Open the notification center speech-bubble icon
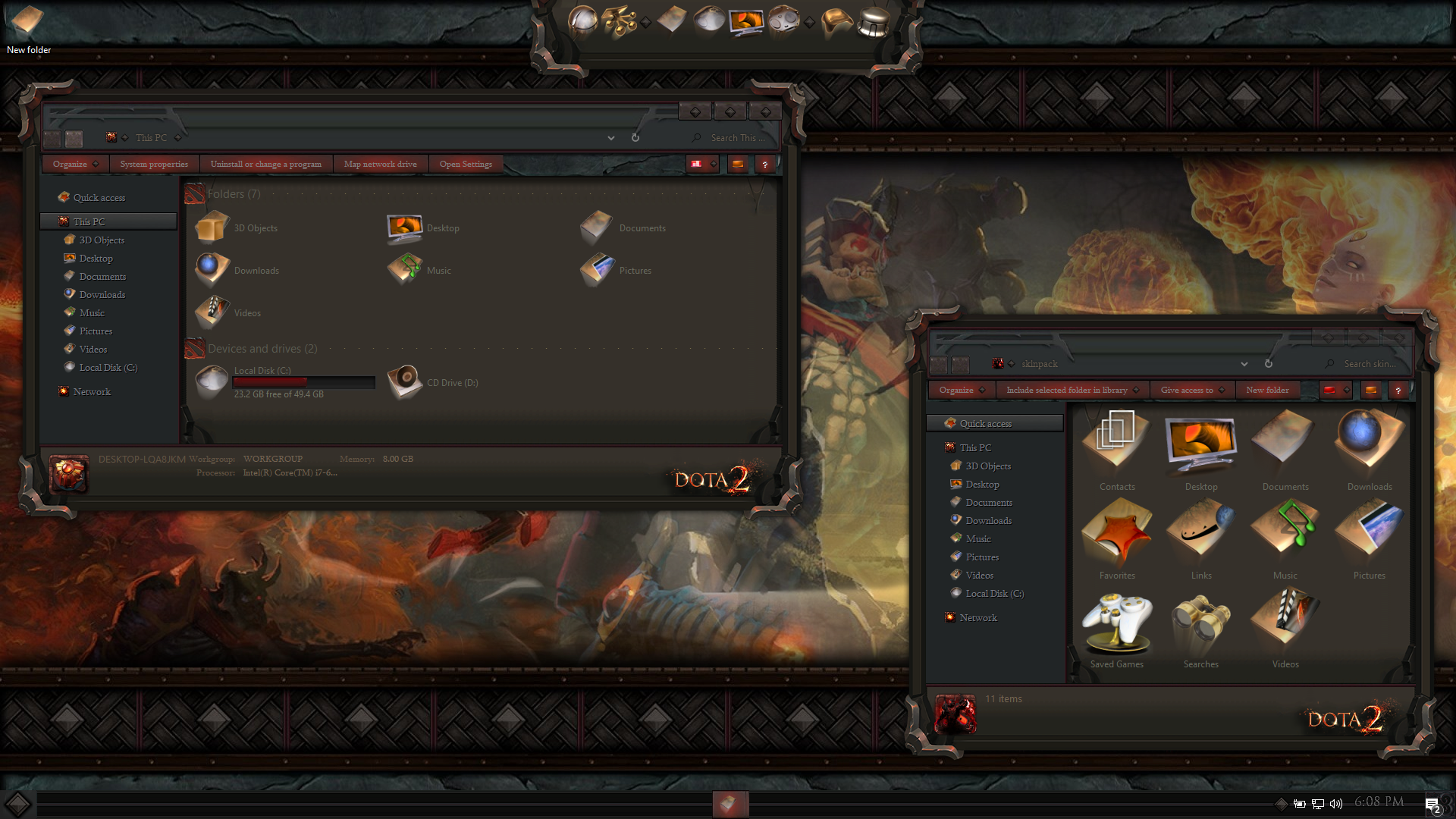This screenshot has width=1456, height=819. tap(1432, 805)
